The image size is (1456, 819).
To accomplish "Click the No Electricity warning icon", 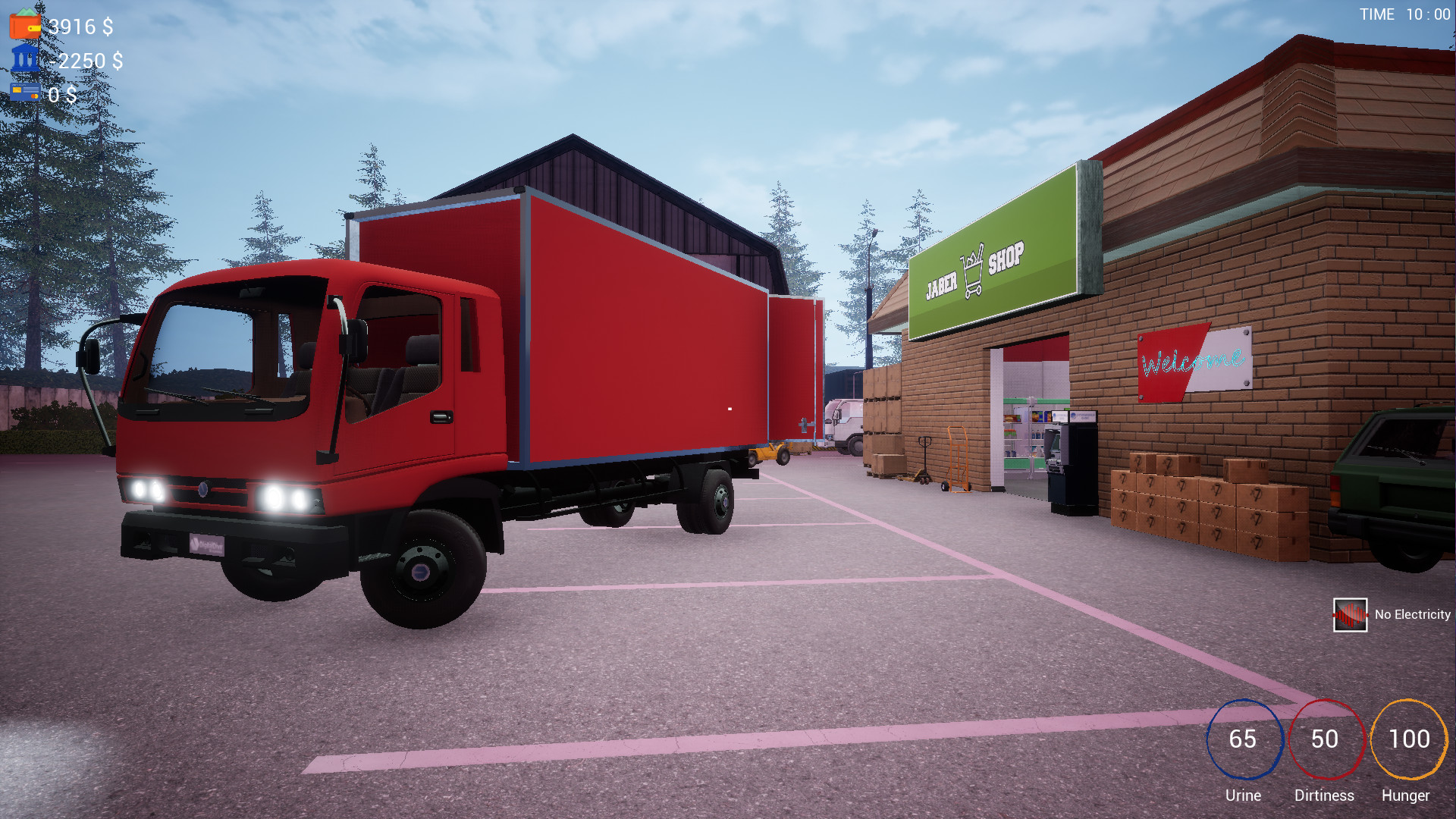I will click(x=1349, y=615).
